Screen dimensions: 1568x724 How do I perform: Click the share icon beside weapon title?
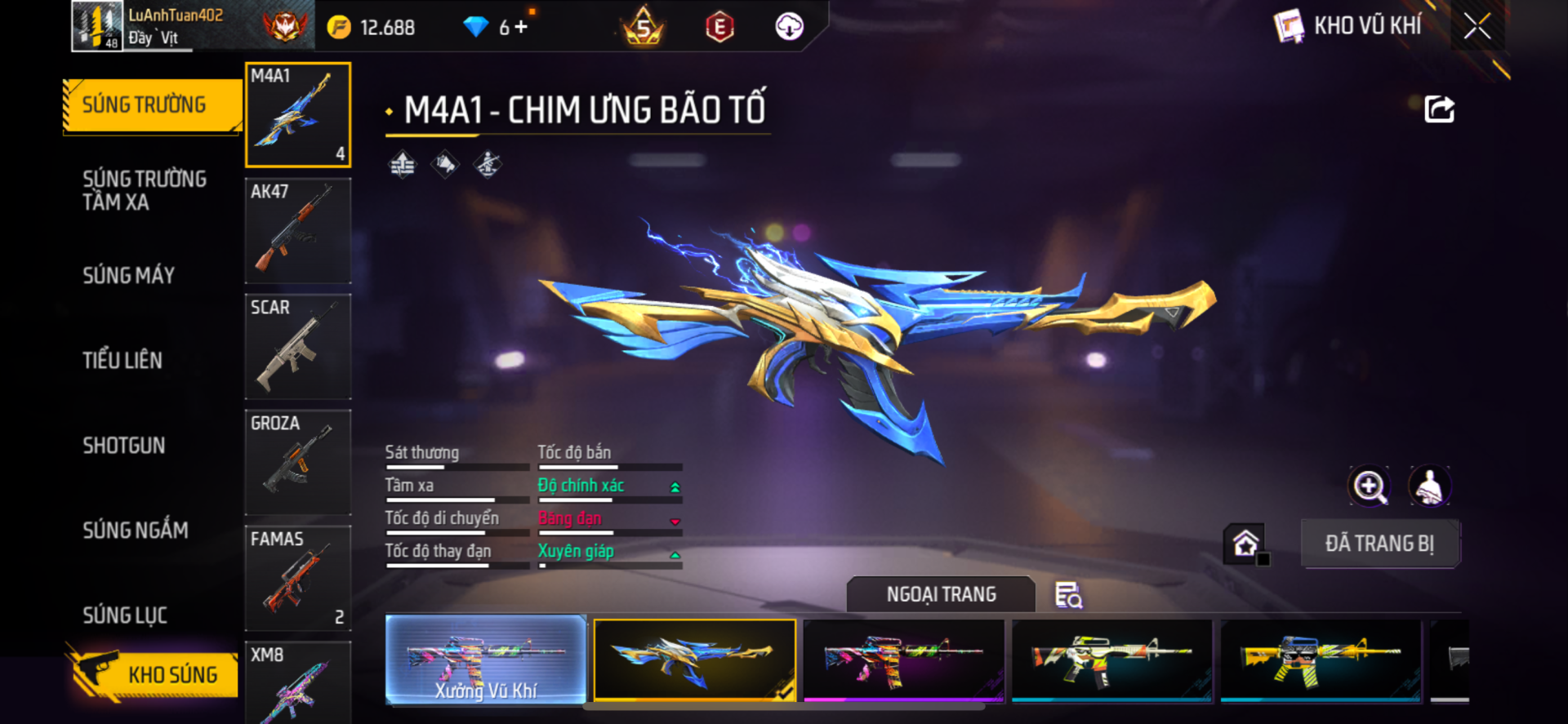[1439, 109]
